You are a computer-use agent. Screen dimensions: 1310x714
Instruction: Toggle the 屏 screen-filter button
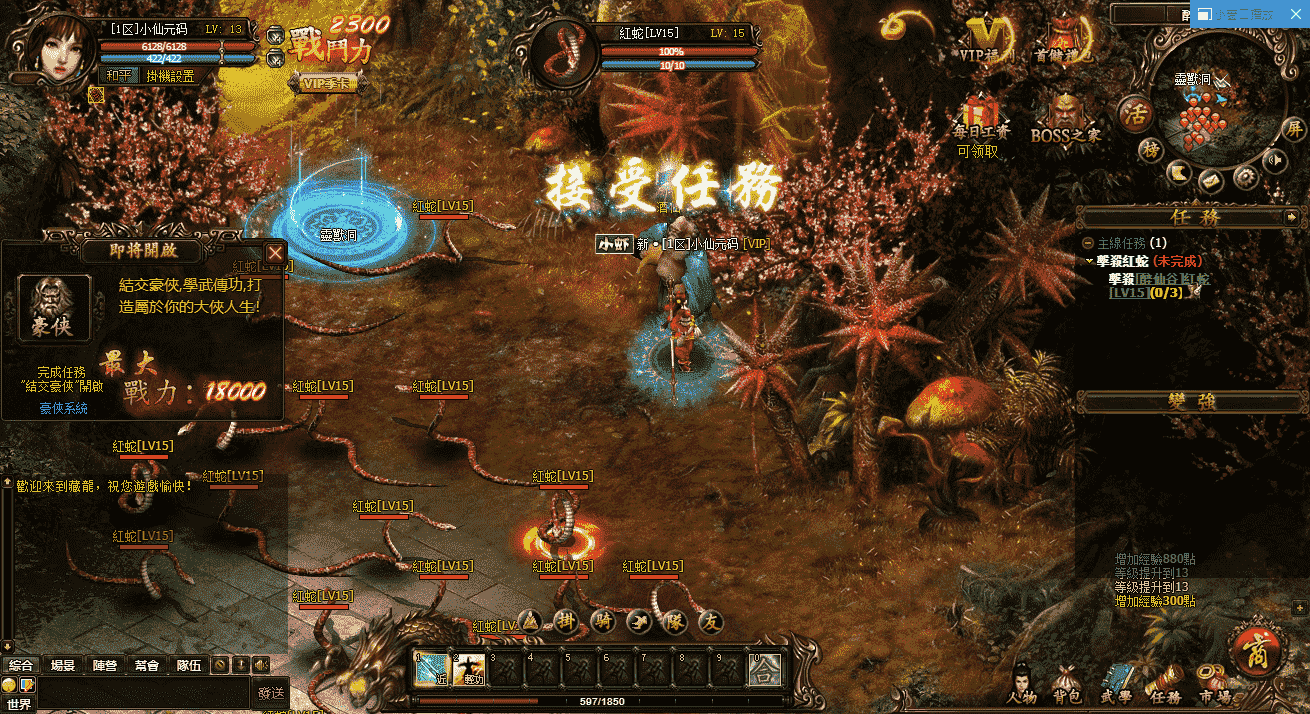click(1295, 130)
